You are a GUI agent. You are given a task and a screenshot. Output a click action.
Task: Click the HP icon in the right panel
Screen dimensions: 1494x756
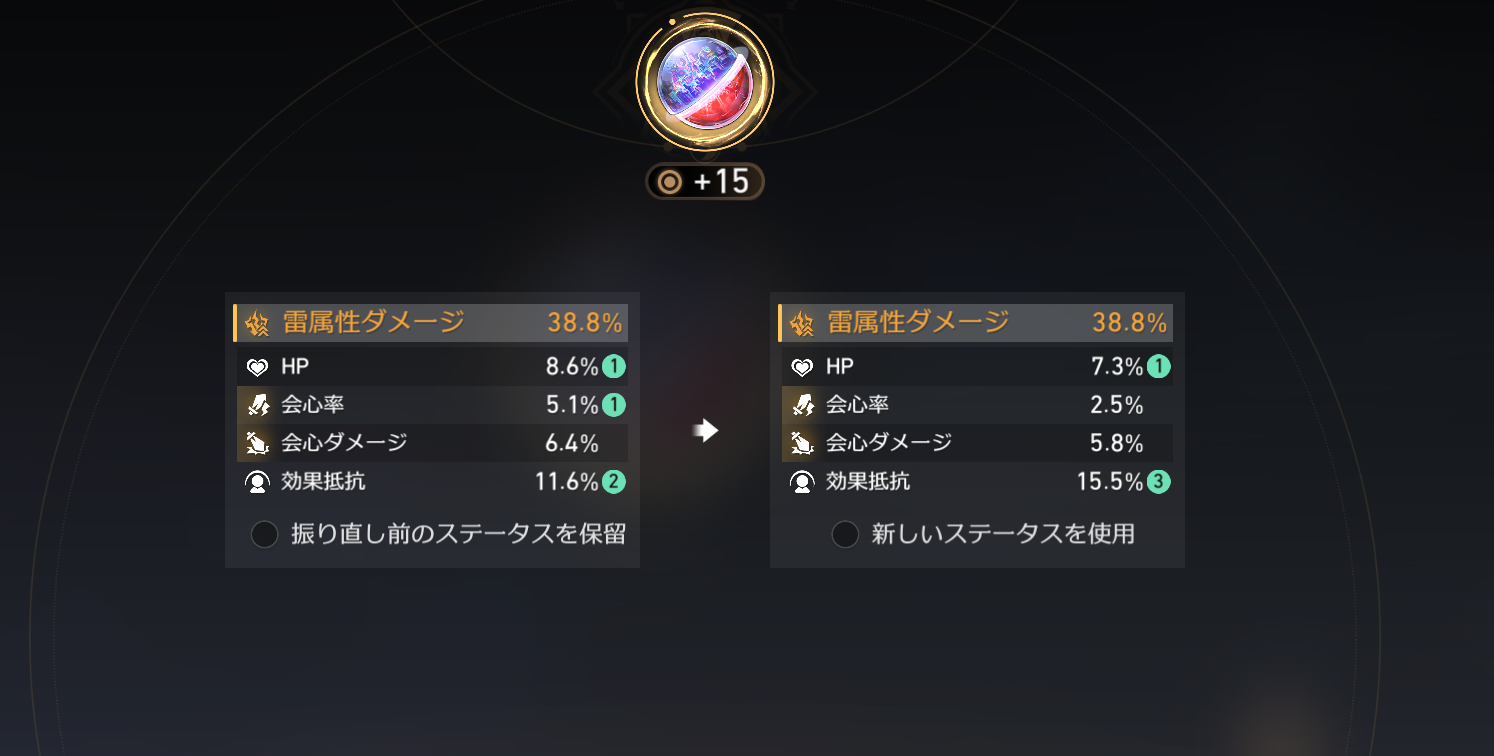[x=803, y=366]
